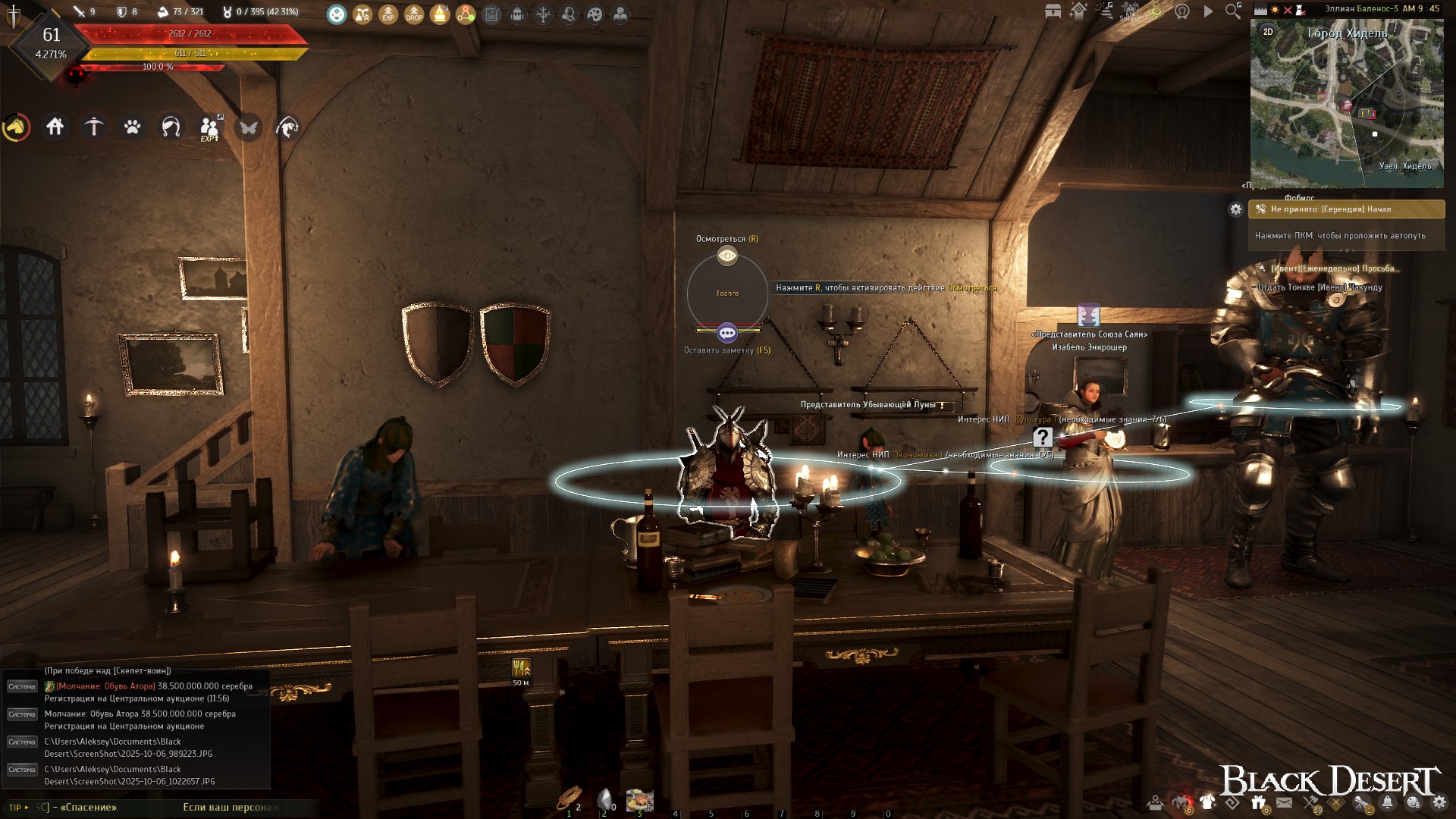Use the food dish in quickslot three

coord(639,799)
